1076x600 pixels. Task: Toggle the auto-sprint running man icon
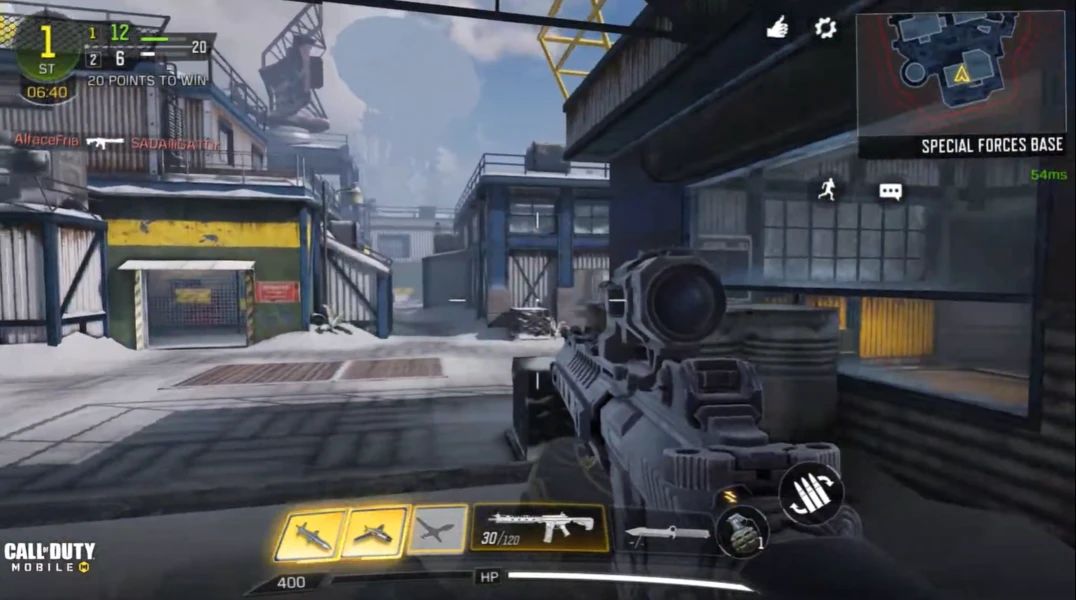(826, 189)
